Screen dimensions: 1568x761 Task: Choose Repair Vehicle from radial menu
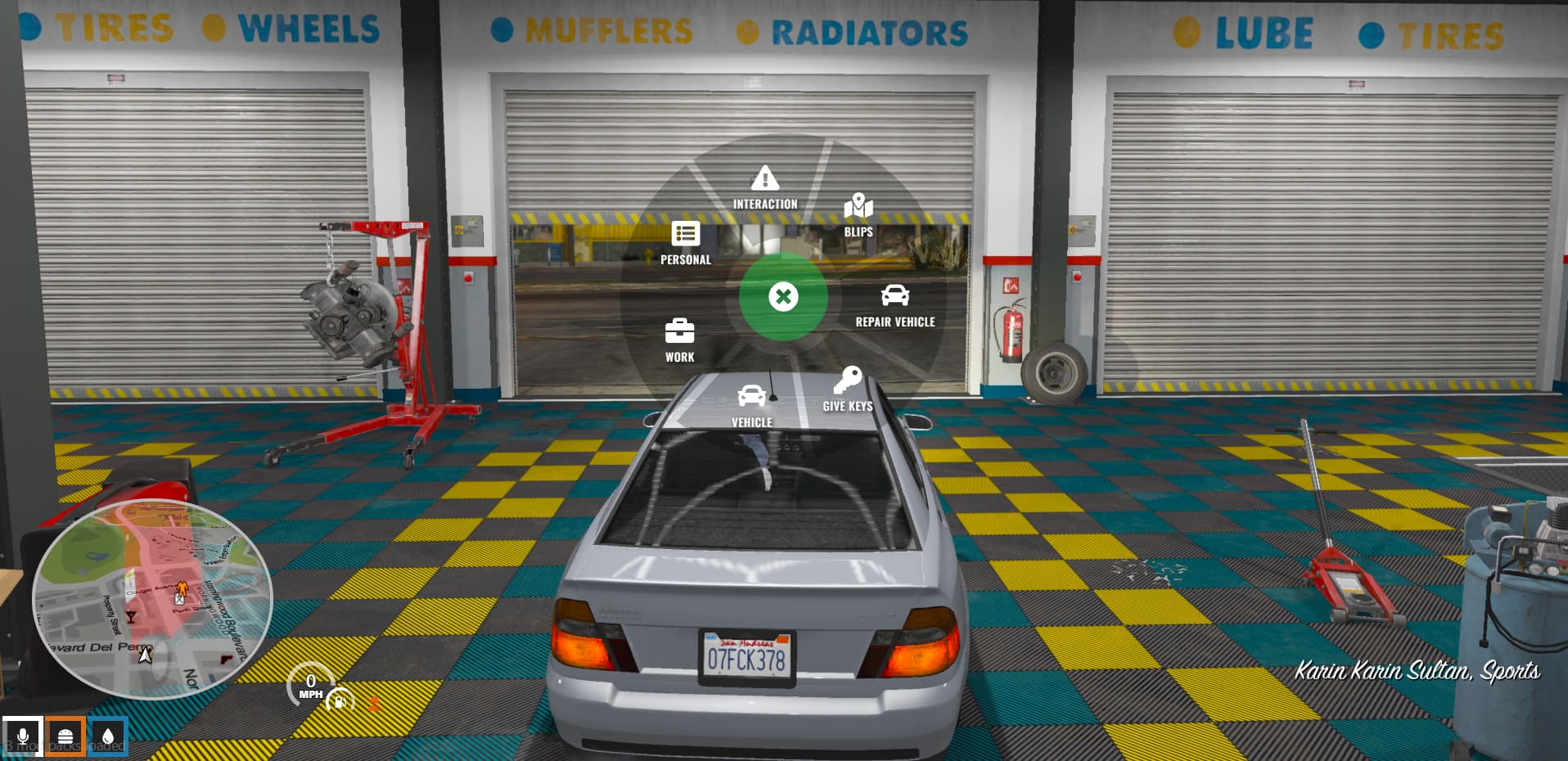[894, 305]
